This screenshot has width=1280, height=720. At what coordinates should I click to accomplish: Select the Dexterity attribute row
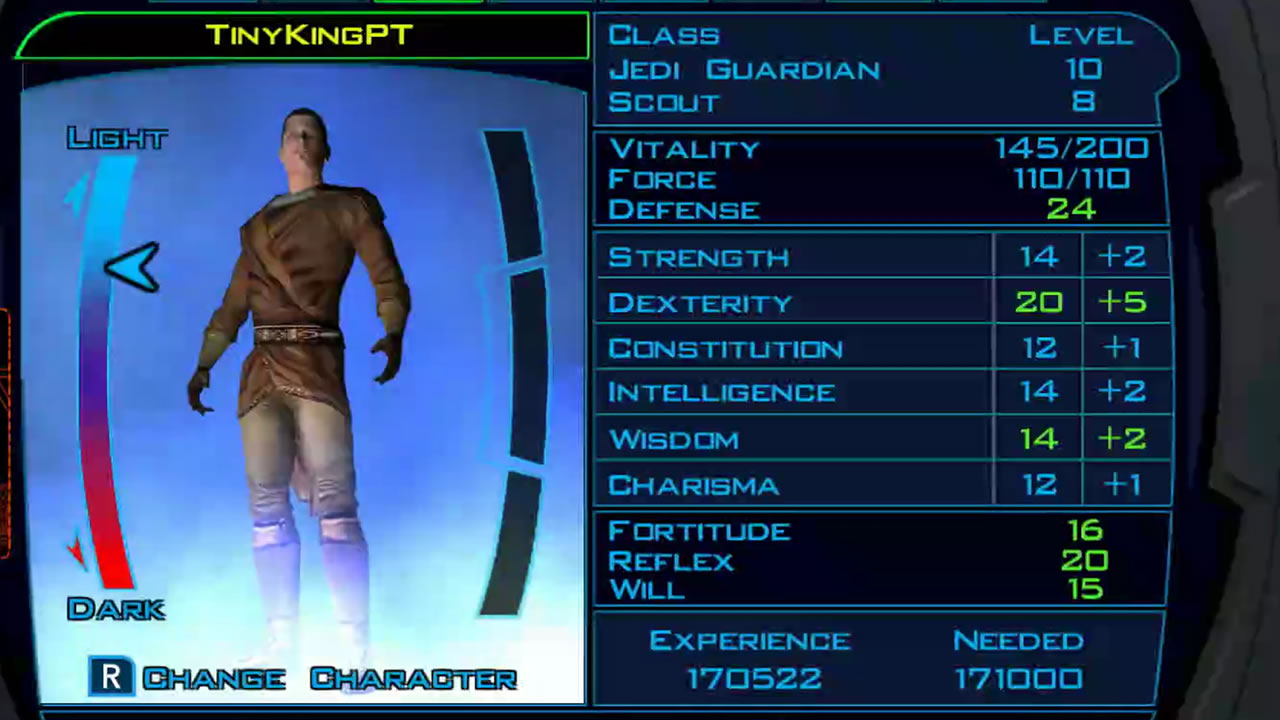[x=700, y=303]
